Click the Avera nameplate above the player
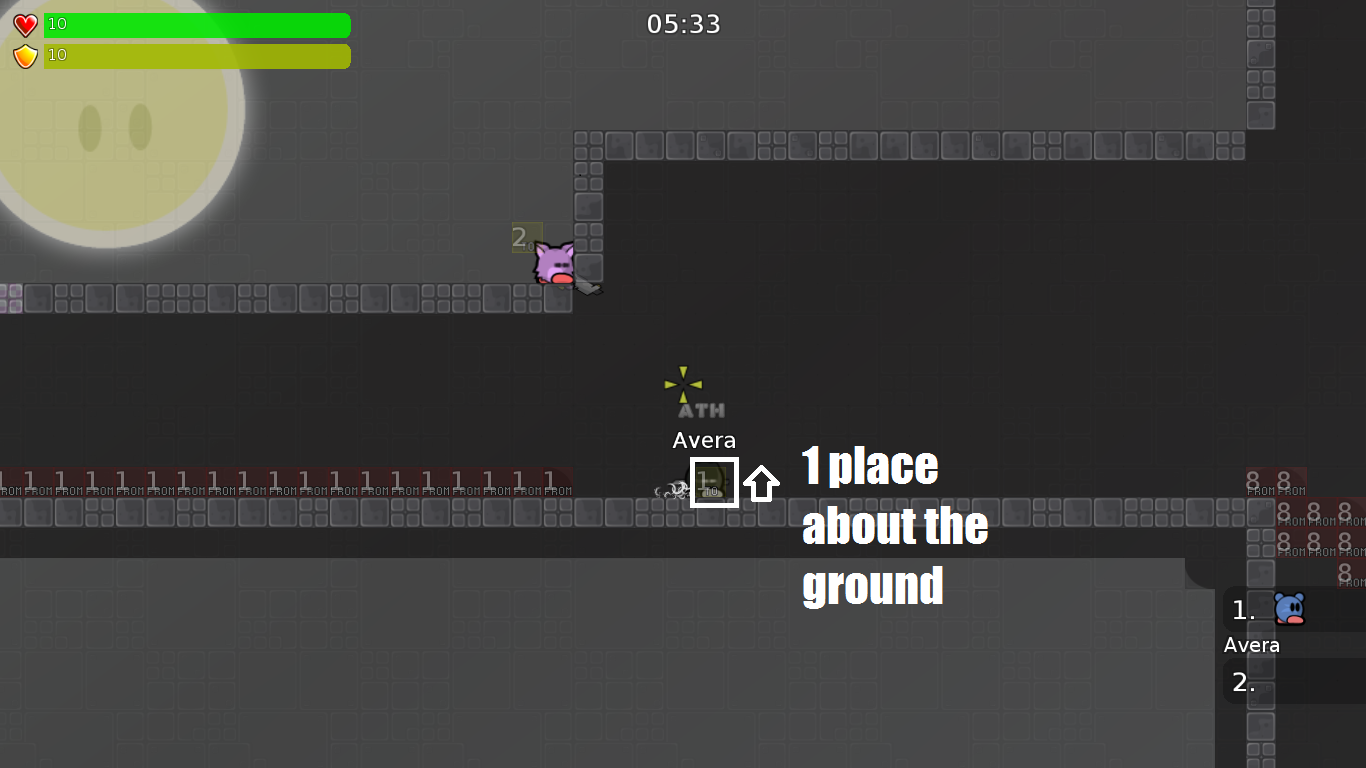The image size is (1366, 768). 704,440
